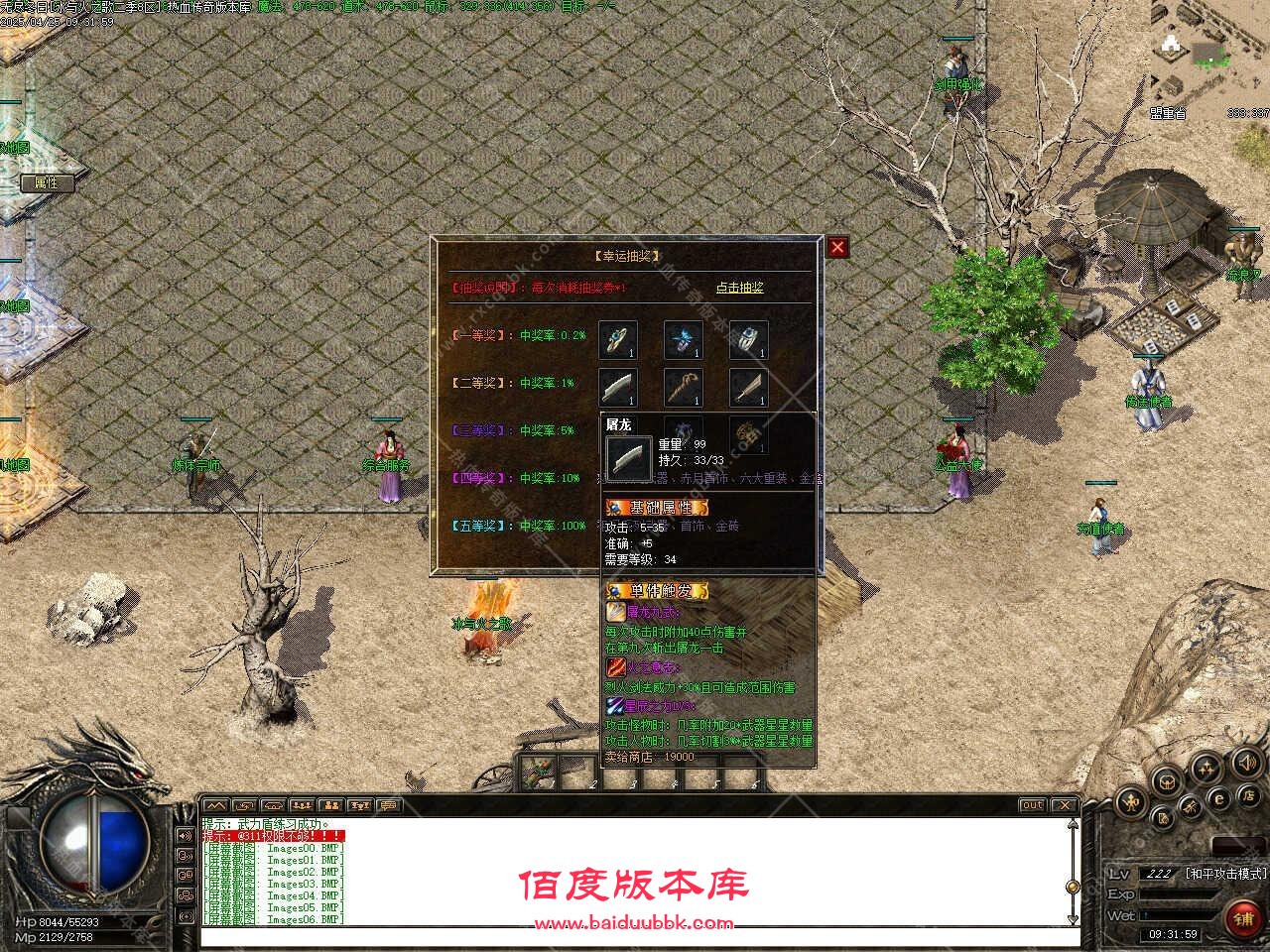
Task: Select the 和 attack-mode icon
Action: 1131,803
